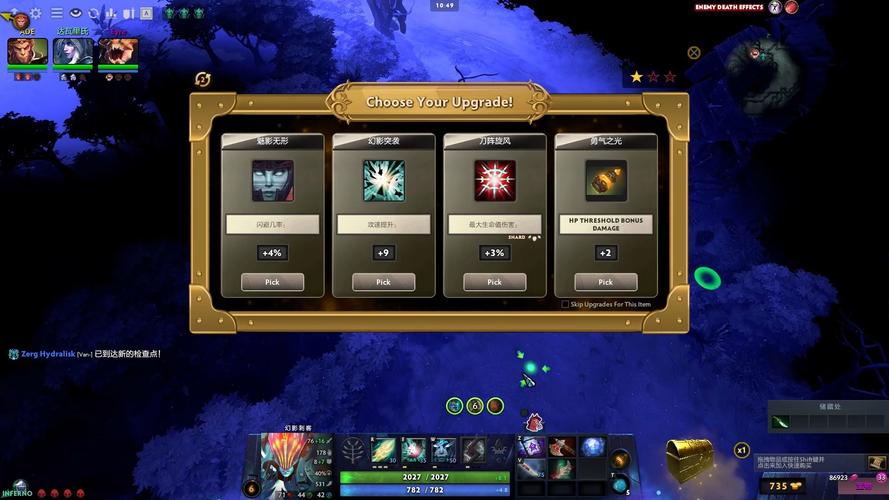Select the Drow Ranger ally portrait
Image resolution: width=889 pixels, height=500 pixels.
coord(72,51)
